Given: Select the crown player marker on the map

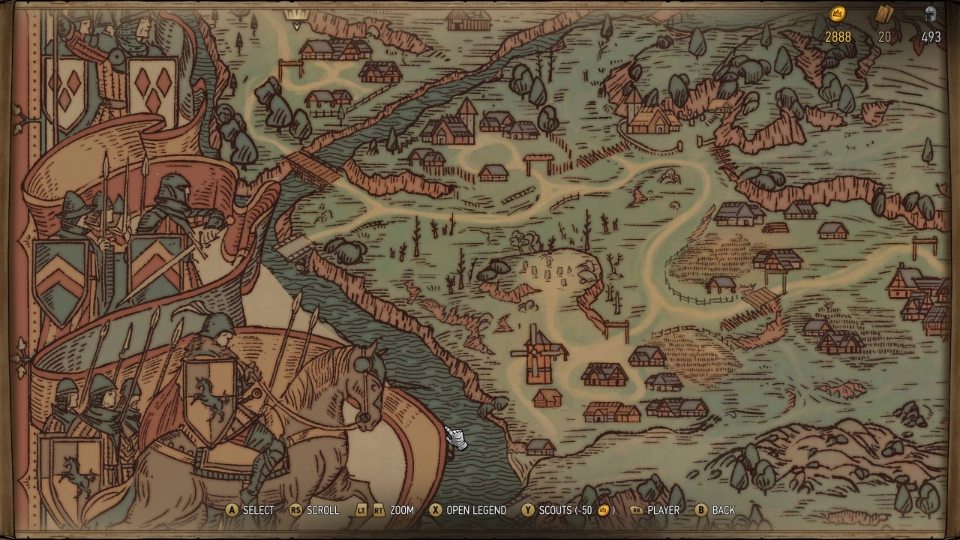Looking at the screenshot, I should 296,13.
